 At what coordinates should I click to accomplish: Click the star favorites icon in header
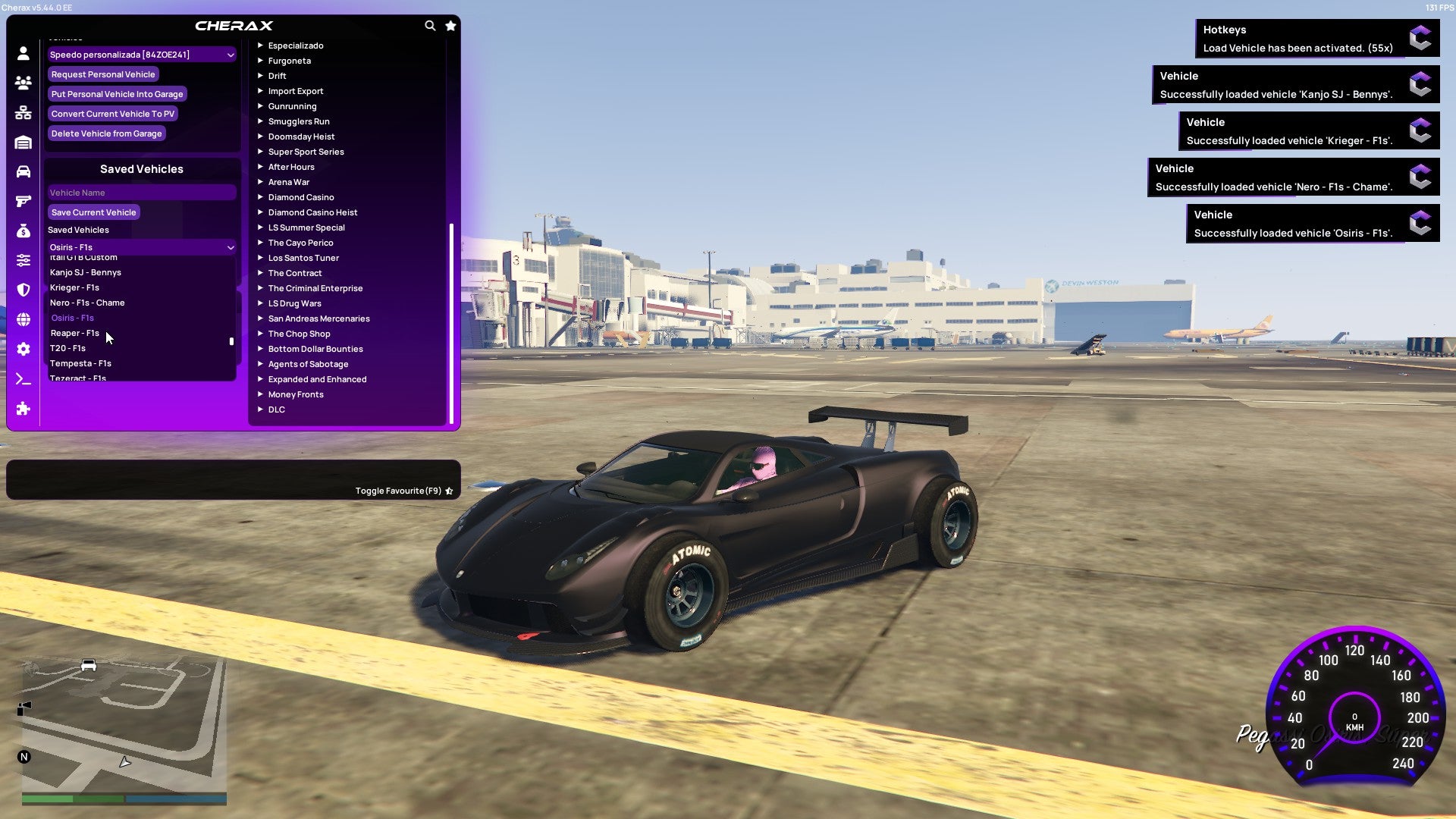point(450,25)
